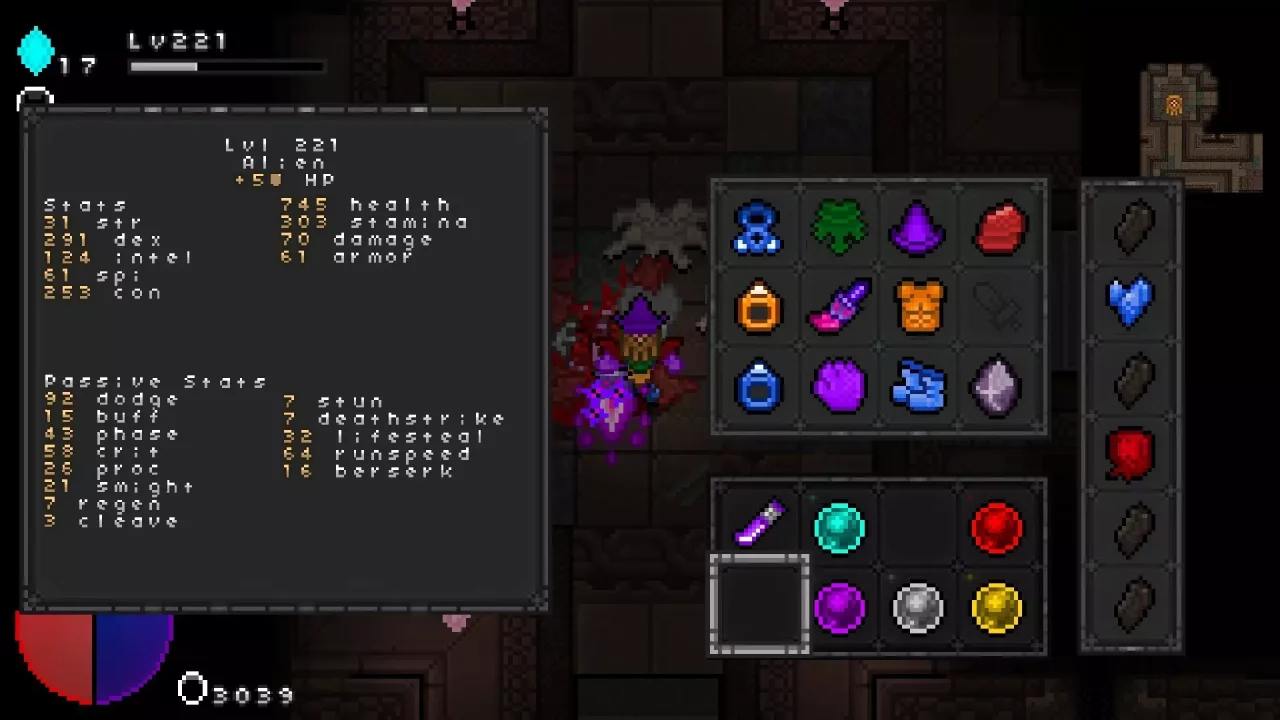Equip the orange chest armor
The image size is (1280, 720).
[x=918, y=307]
